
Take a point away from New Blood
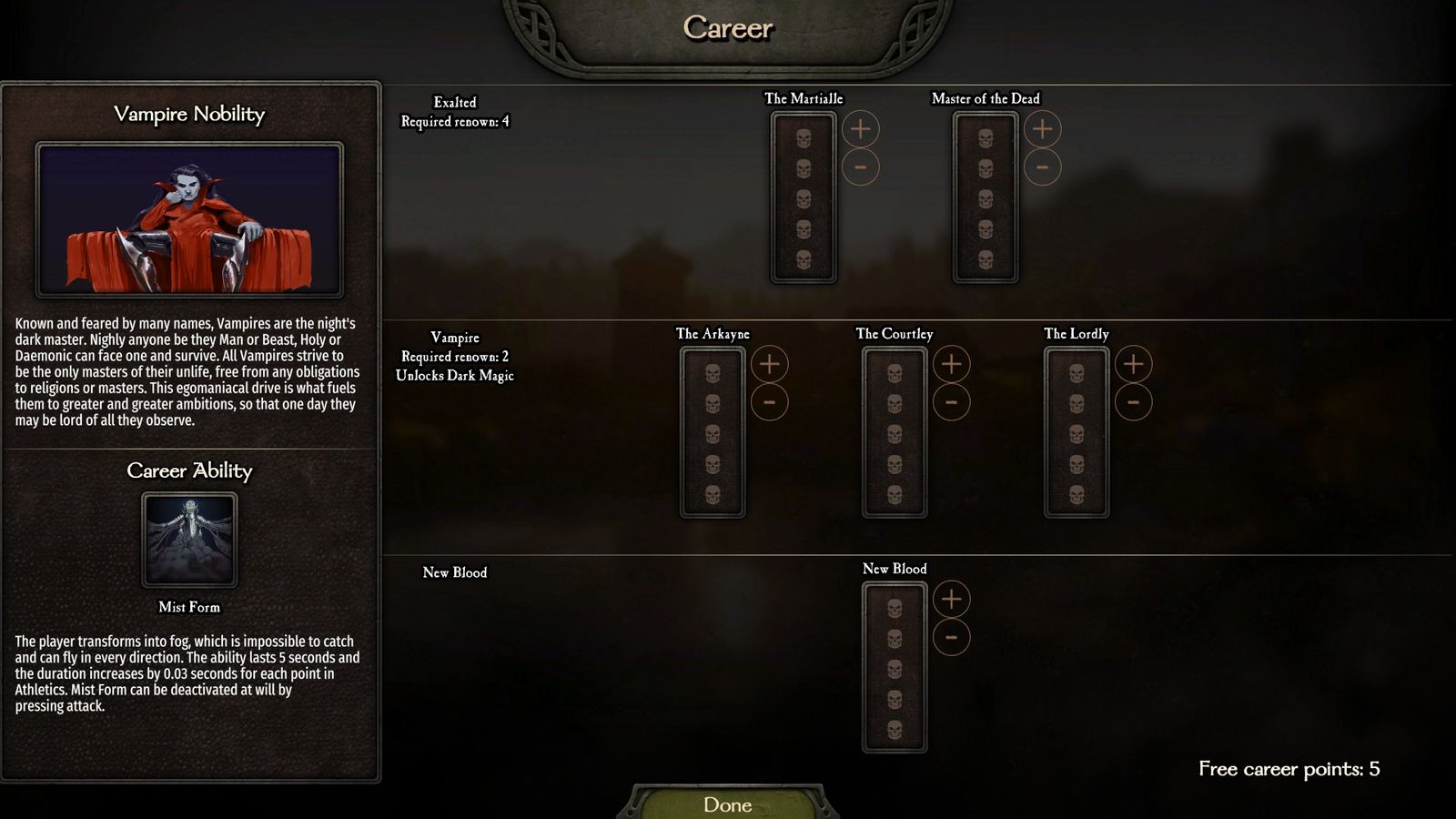pos(951,637)
